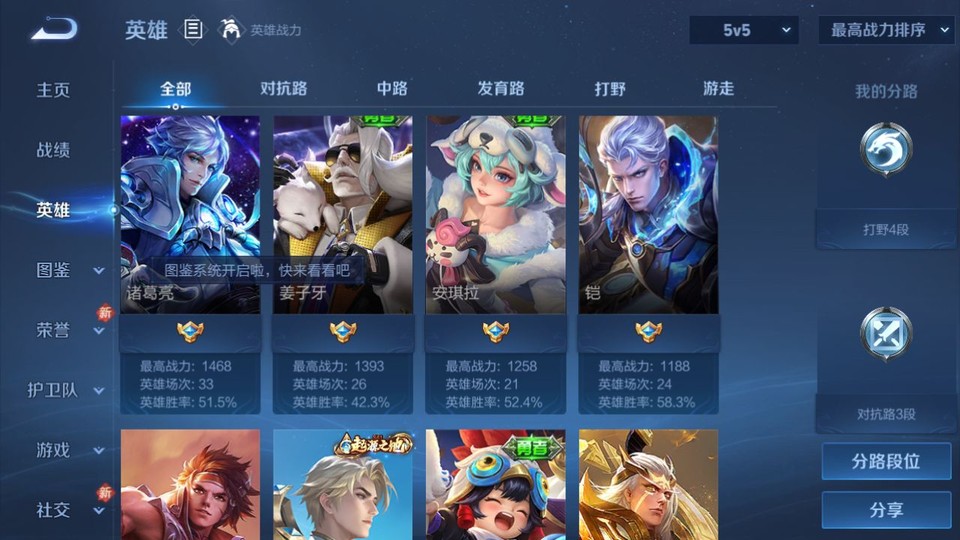This screenshot has width=960, height=540.
Task: Click the 分路段位 button
Action: coord(886,462)
